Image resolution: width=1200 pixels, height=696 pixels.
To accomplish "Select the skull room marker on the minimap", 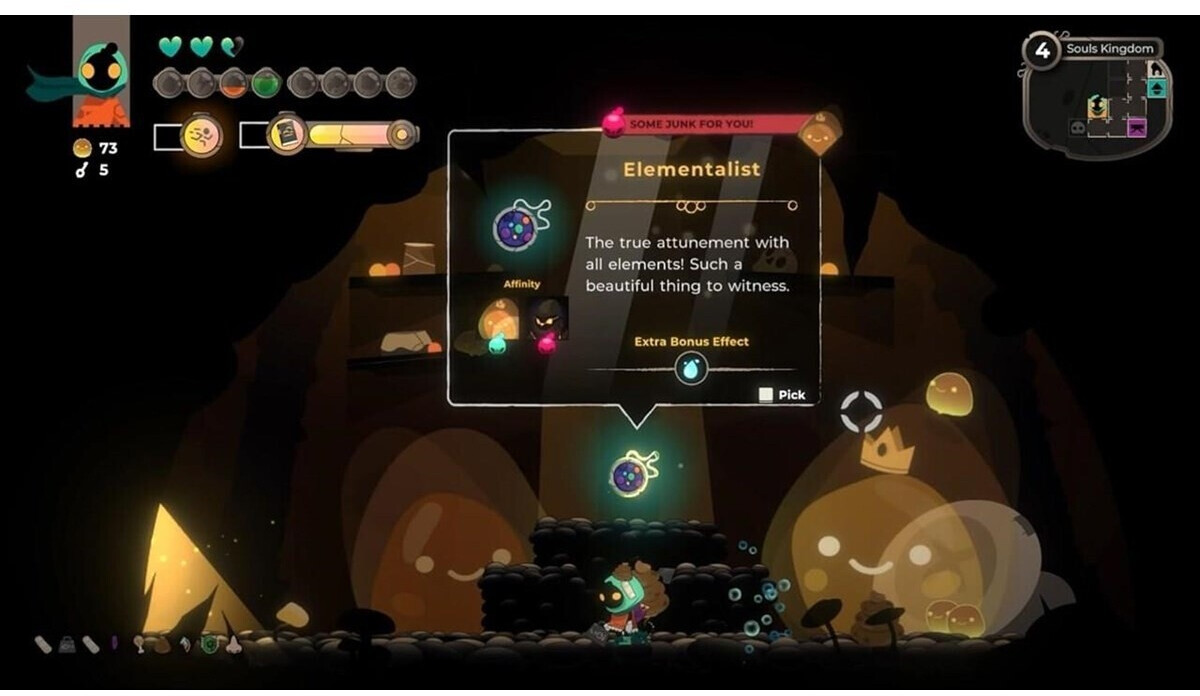I will tap(1077, 127).
